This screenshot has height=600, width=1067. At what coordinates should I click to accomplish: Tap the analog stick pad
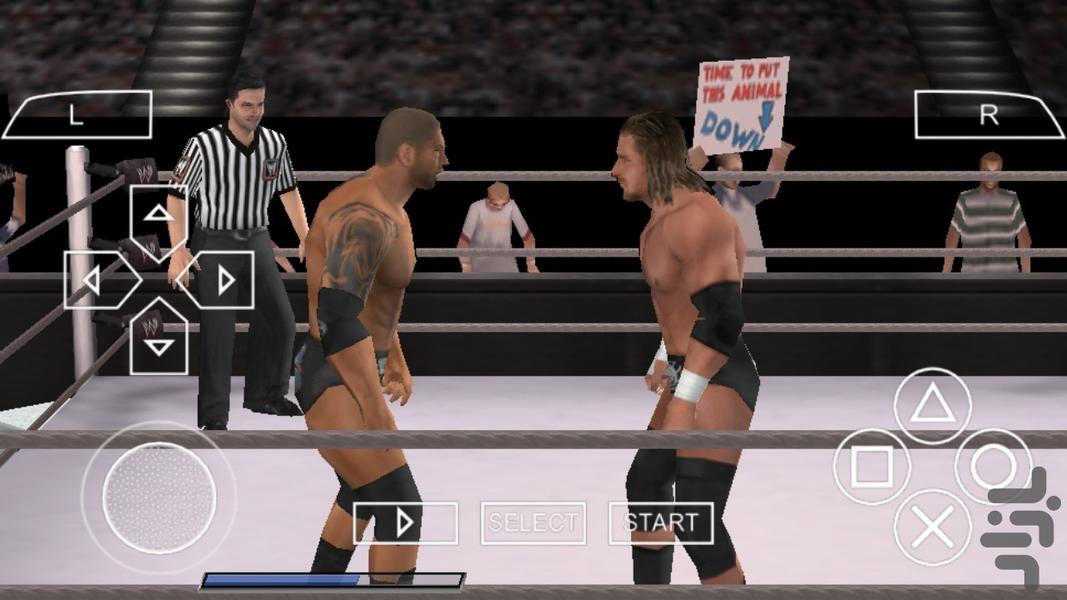[159, 497]
